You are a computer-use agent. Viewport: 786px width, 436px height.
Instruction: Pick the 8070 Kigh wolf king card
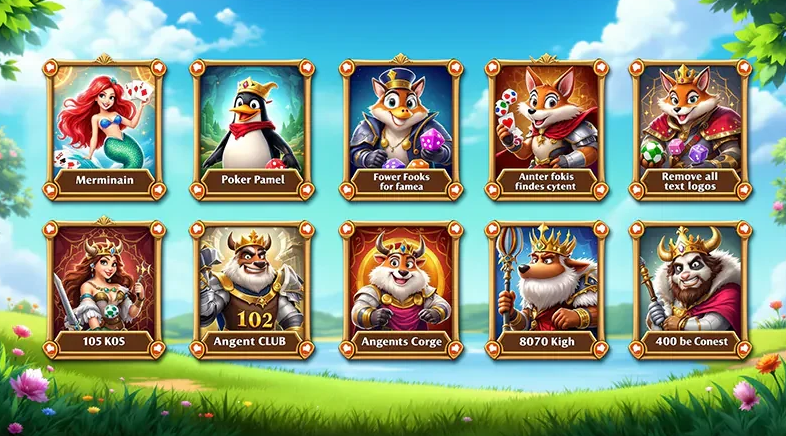546,290
